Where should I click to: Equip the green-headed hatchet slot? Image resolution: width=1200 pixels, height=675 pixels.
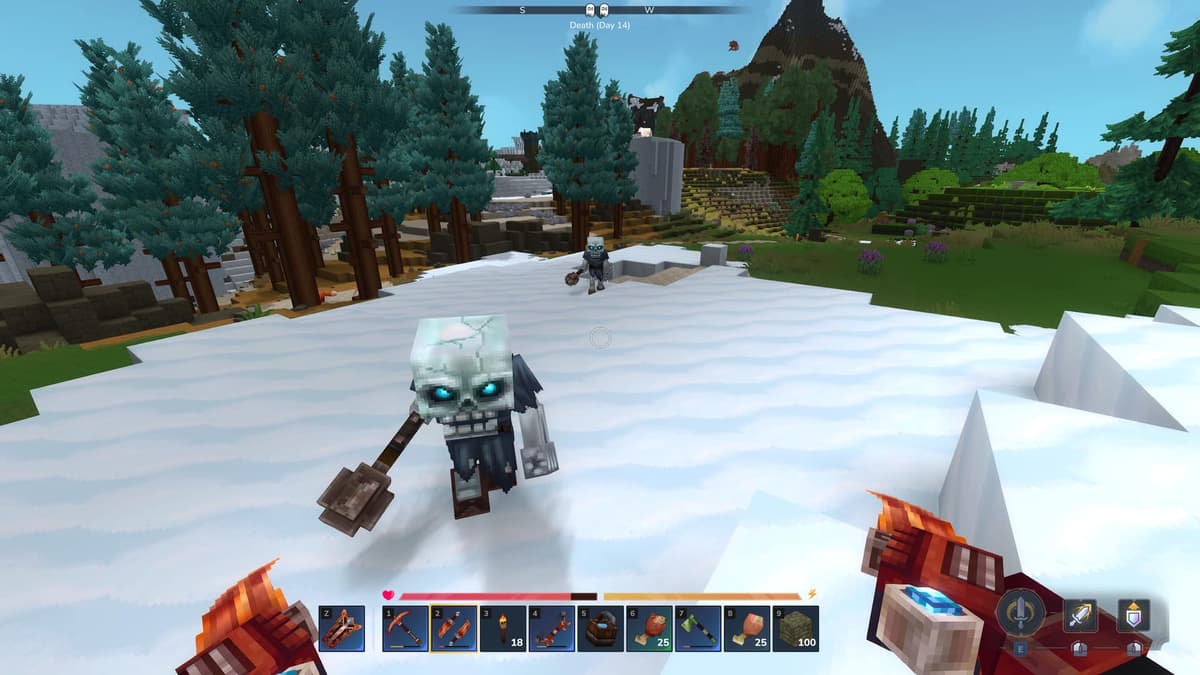click(698, 629)
